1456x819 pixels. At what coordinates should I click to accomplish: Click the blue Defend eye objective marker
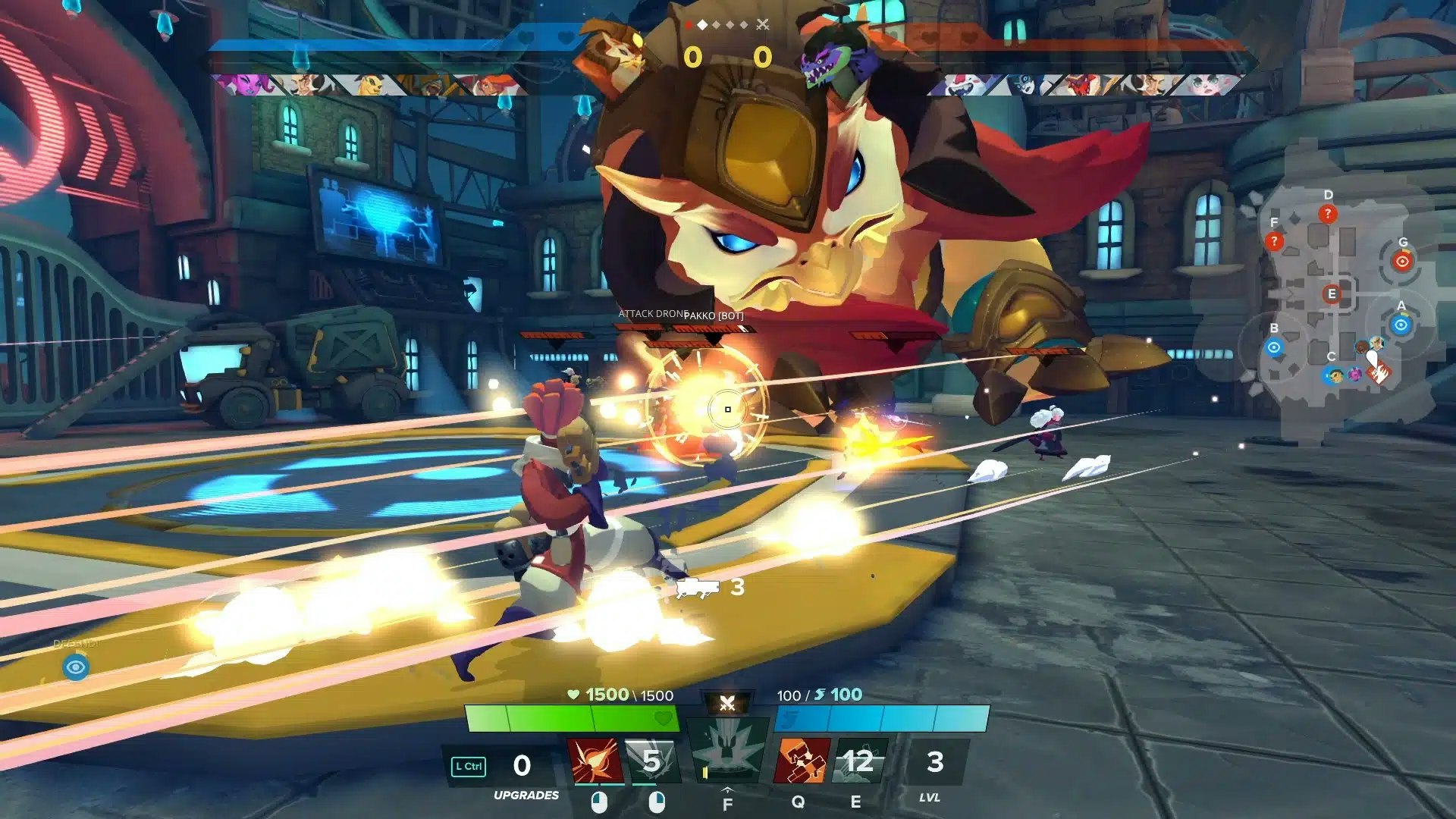76,667
